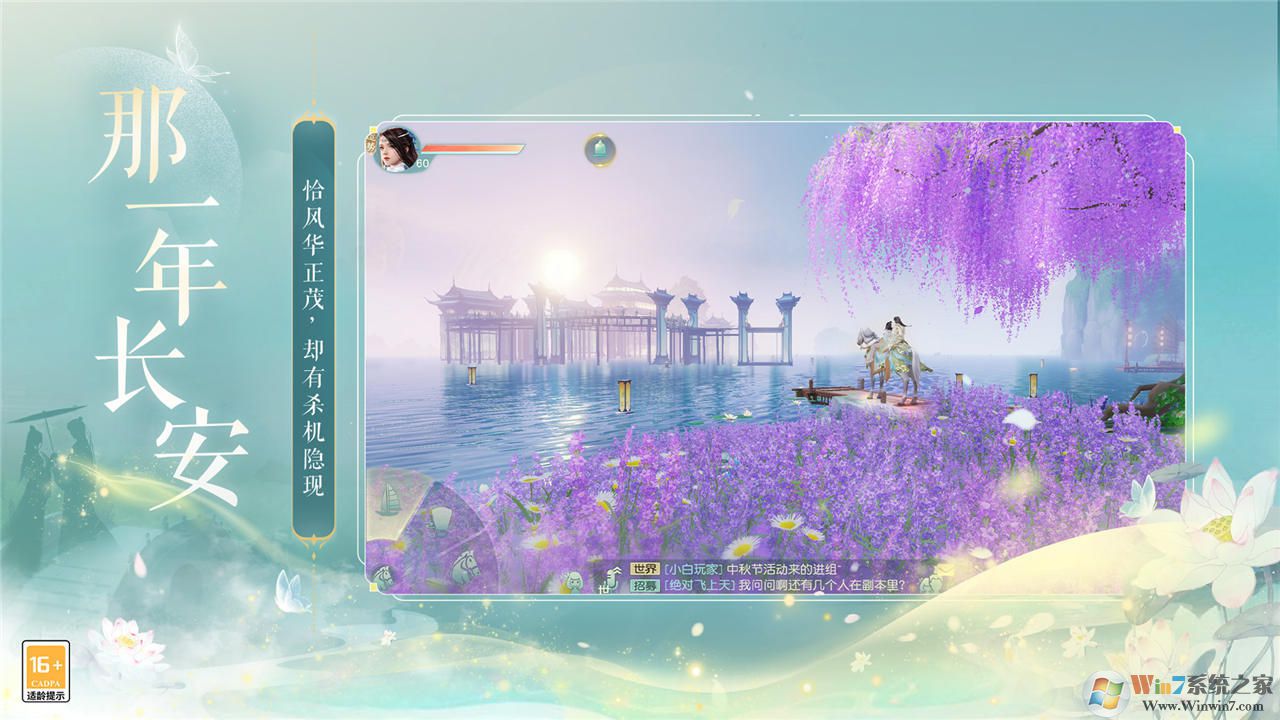Tap the lantern icon near the bottom-left shore
The width and height of the screenshot is (1280, 720).
coord(442,517)
